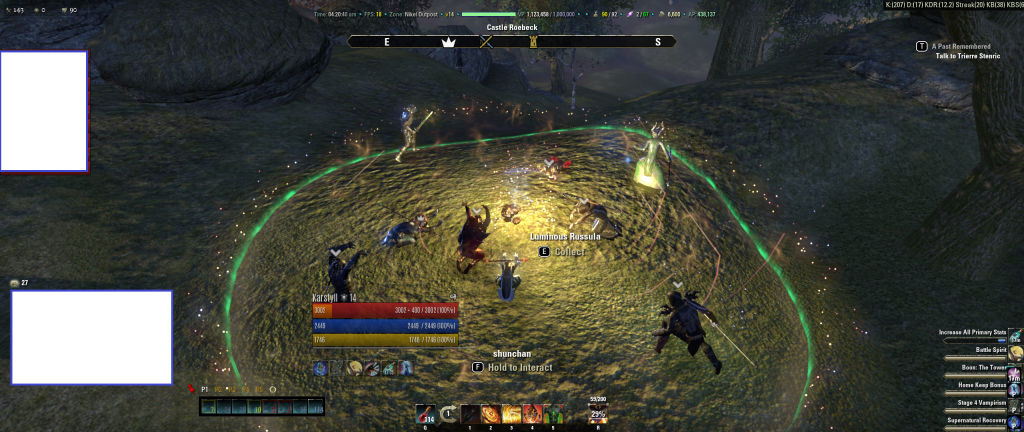The image size is (1024, 432).
Task: Switch to the P2 preset
Action: 218,388
